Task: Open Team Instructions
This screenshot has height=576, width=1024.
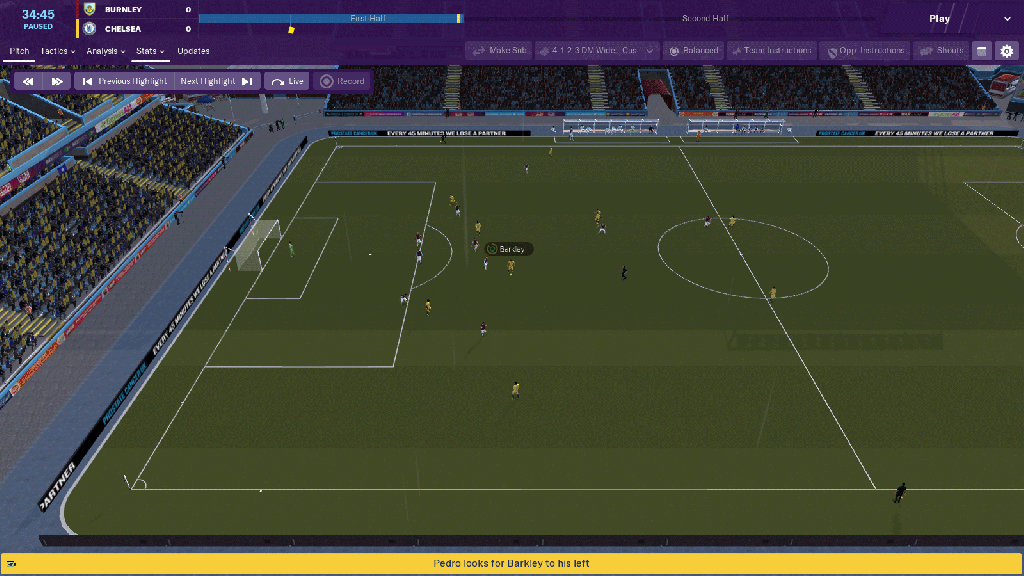Action: 772,50
